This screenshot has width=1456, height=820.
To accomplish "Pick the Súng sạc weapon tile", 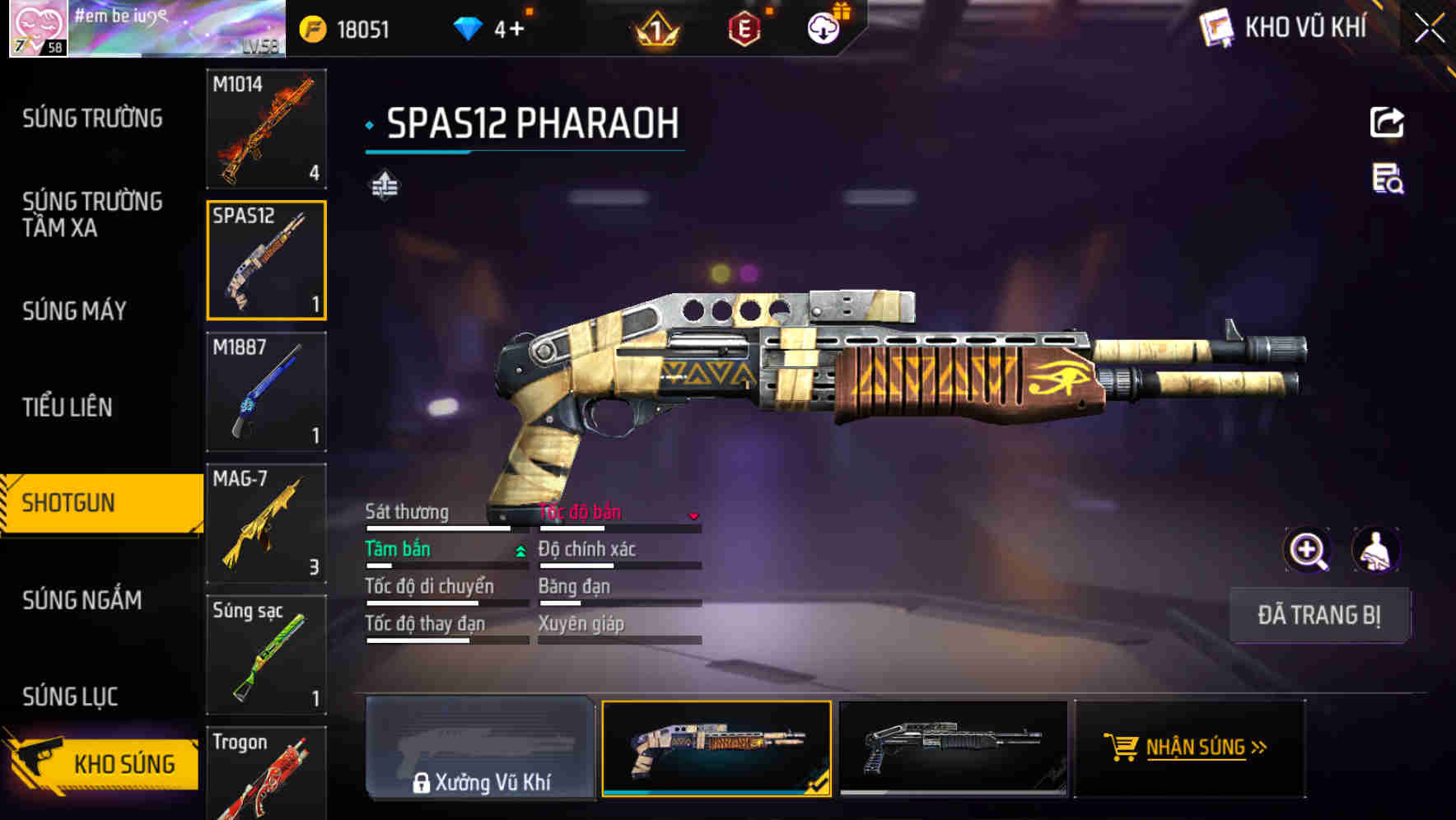I will pyautogui.click(x=266, y=655).
